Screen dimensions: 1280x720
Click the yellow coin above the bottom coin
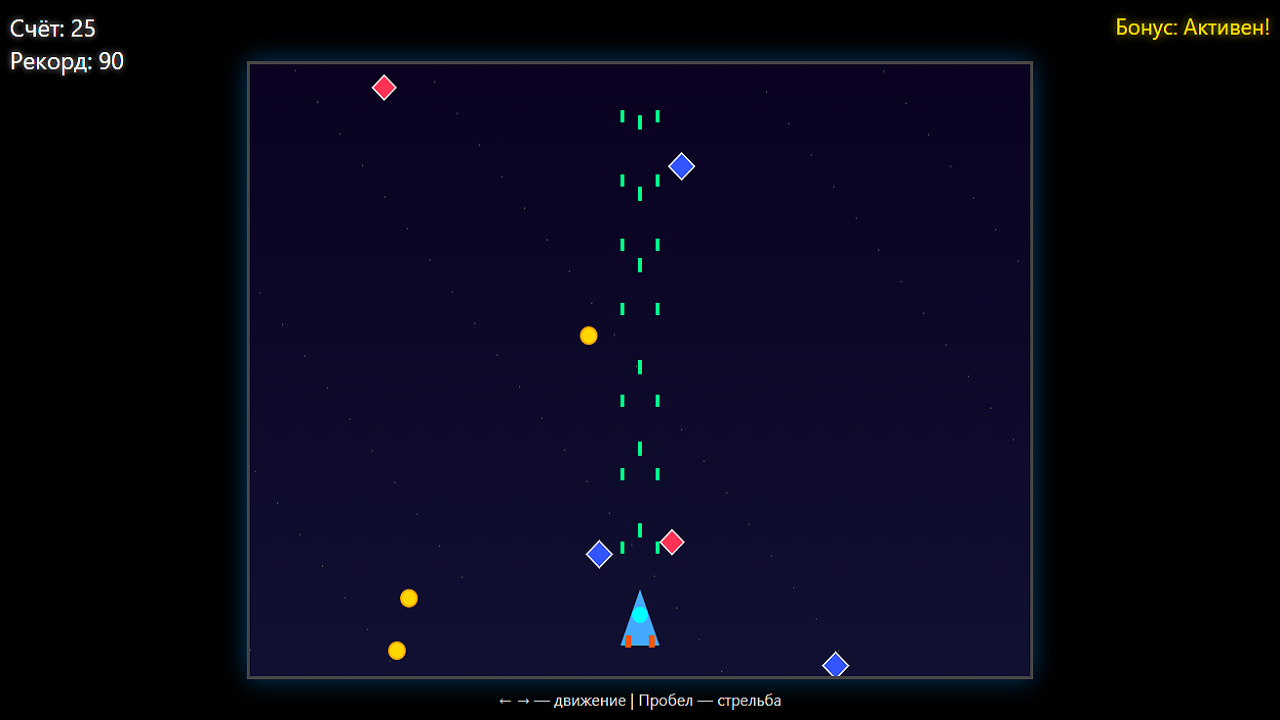click(409, 598)
